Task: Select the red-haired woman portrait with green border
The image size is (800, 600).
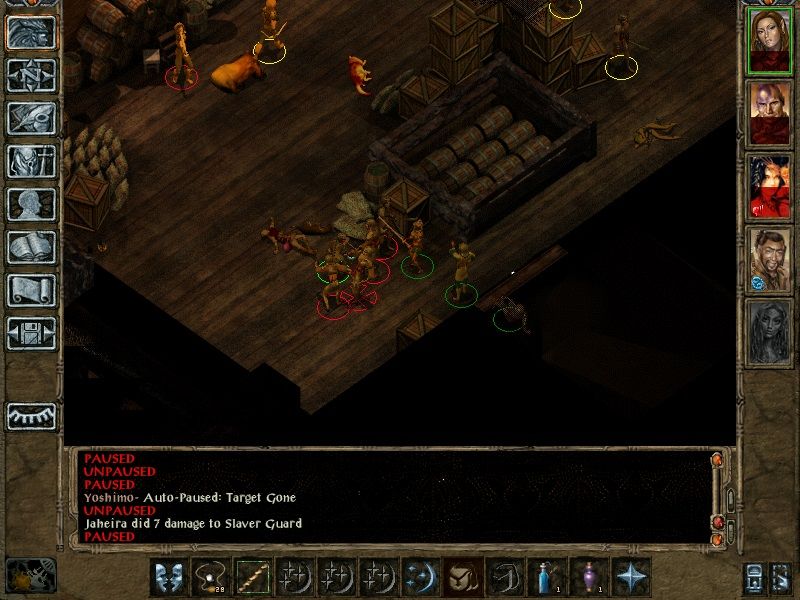Action: pos(770,40)
